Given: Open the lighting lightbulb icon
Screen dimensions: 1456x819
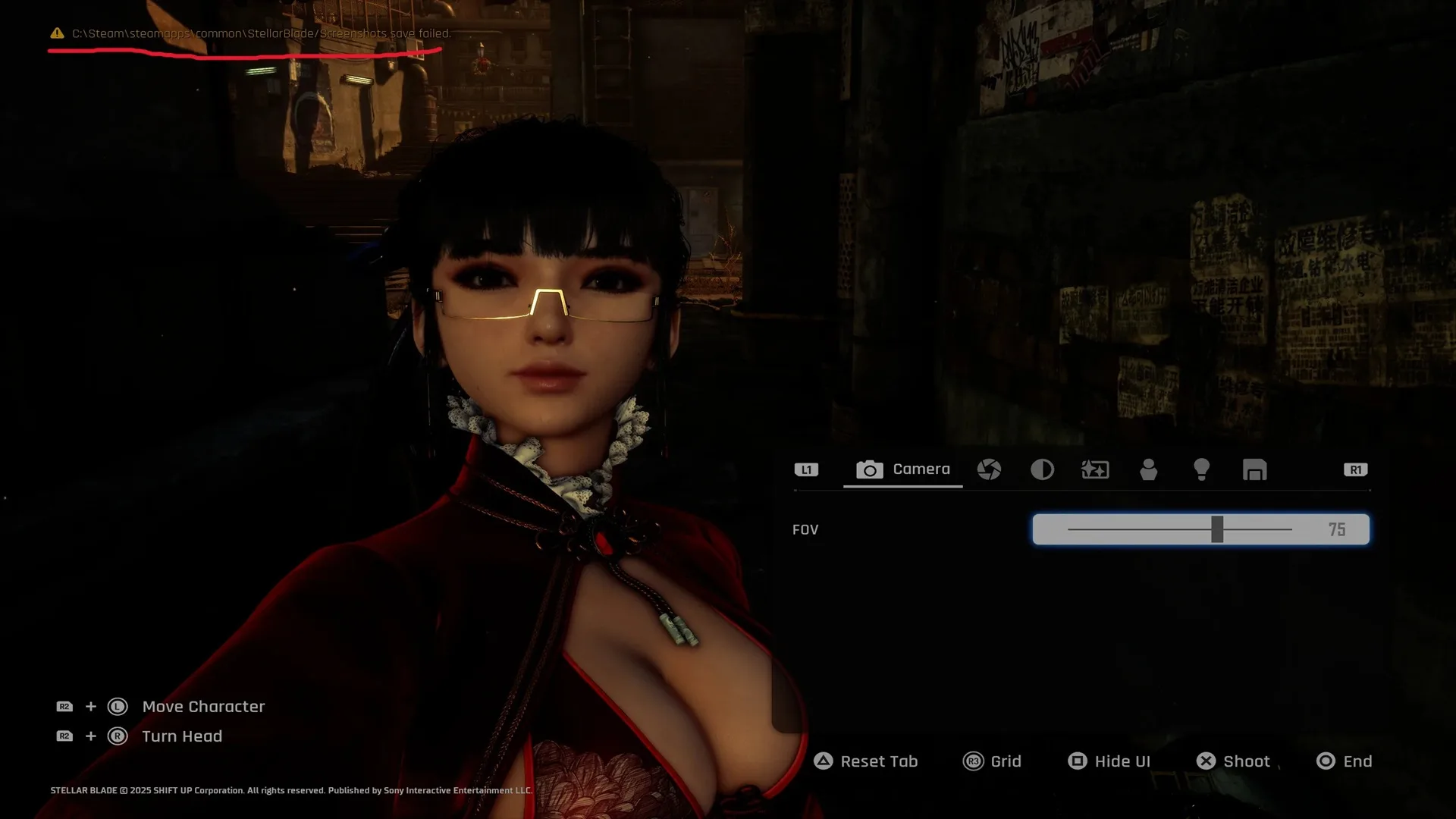Looking at the screenshot, I should (x=1202, y=469).
